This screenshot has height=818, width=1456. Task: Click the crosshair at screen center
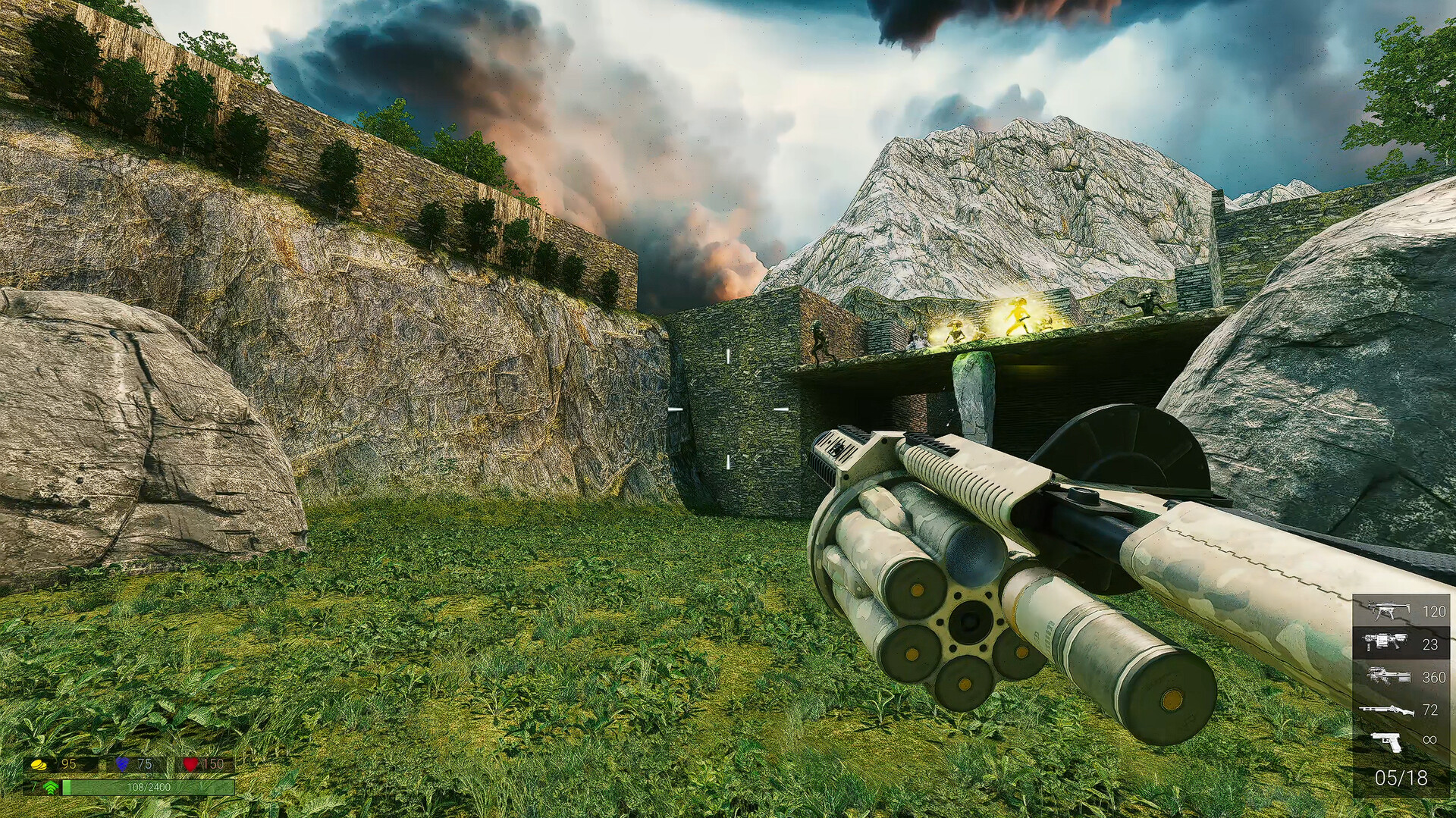728,409
